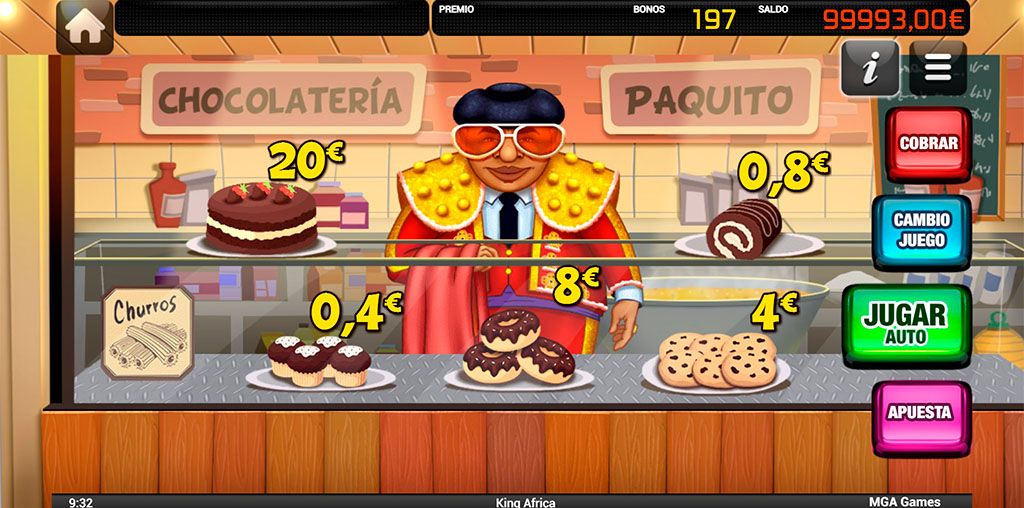Open the info paytable button
This screenshot has height=508, width=1024.
pyautogui.click(x=869, y=68)
